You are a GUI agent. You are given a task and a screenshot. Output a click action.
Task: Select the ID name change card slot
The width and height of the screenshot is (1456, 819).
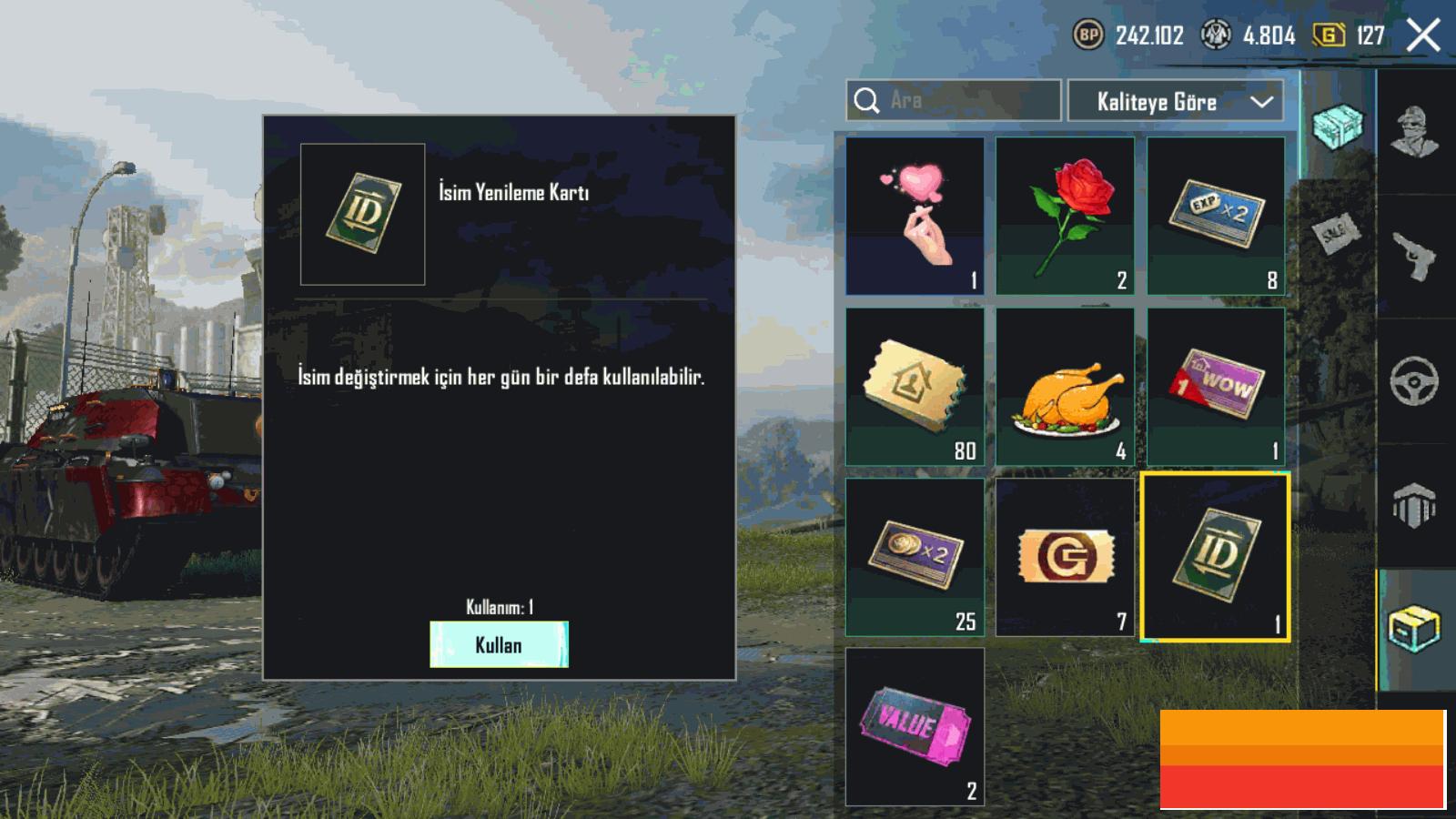pos(1216,557)
